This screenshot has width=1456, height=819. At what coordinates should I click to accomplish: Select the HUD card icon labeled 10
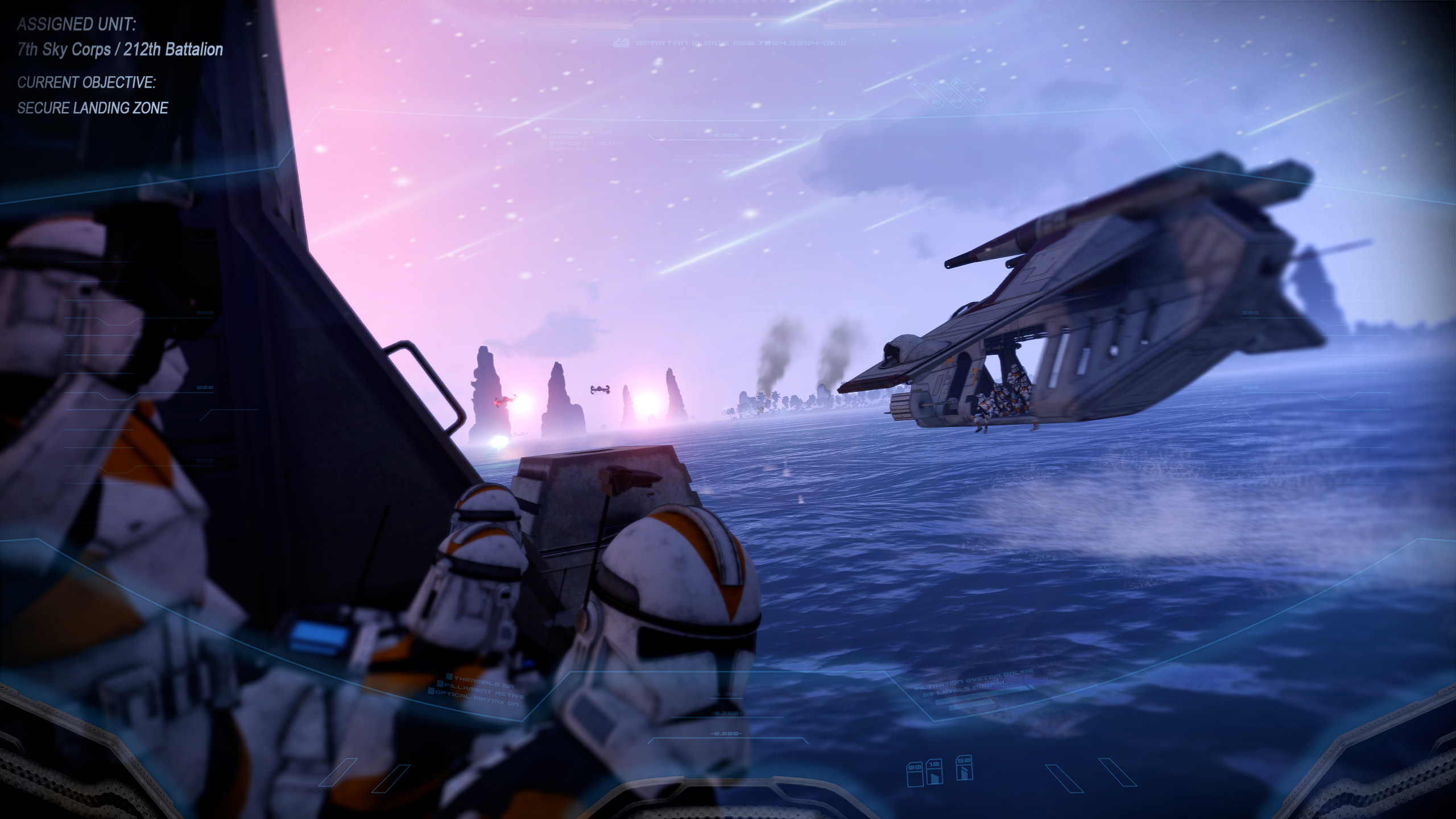pos(934,772)
